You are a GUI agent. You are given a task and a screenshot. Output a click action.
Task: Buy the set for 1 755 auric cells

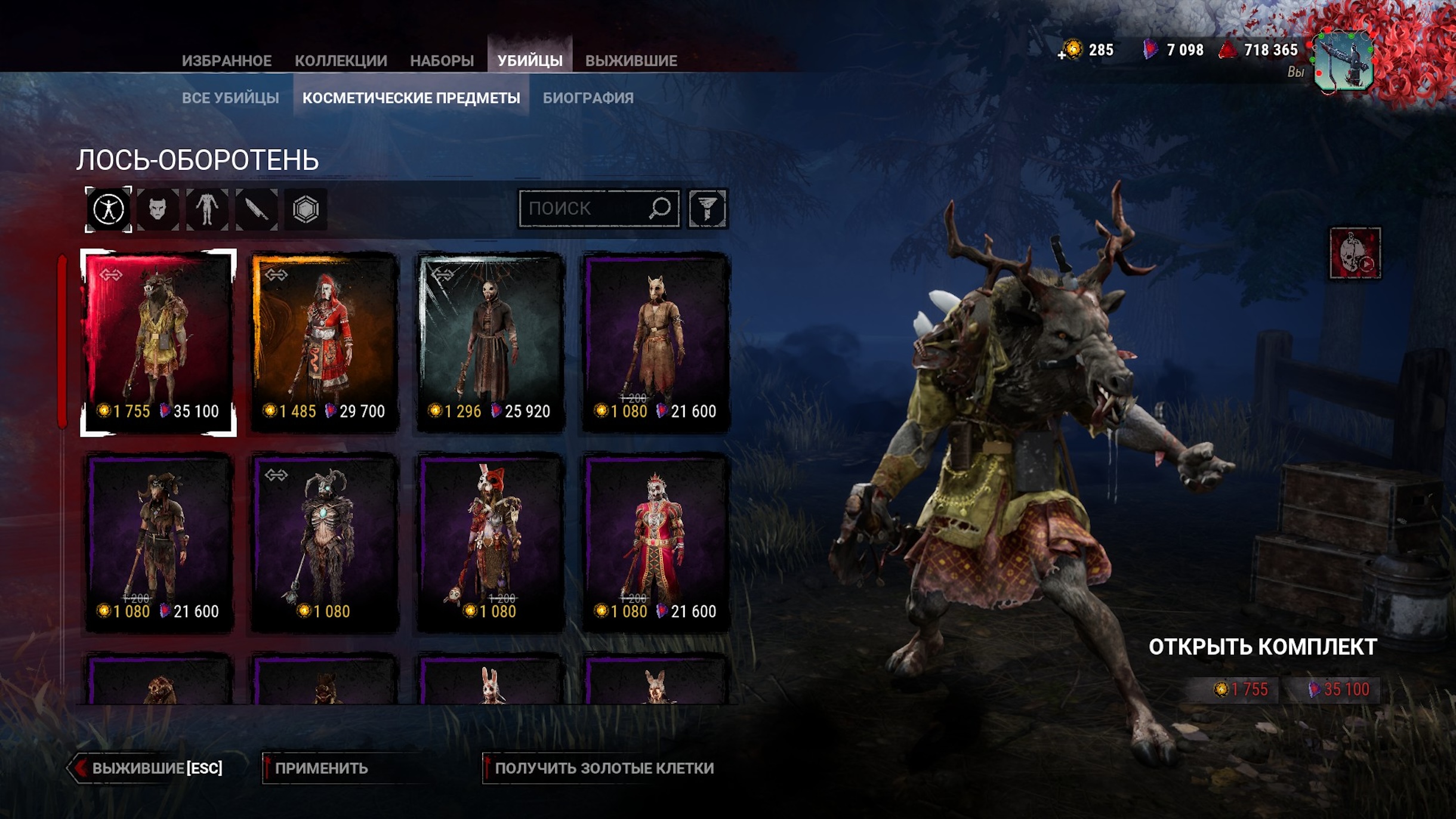tap(1241, 690)
